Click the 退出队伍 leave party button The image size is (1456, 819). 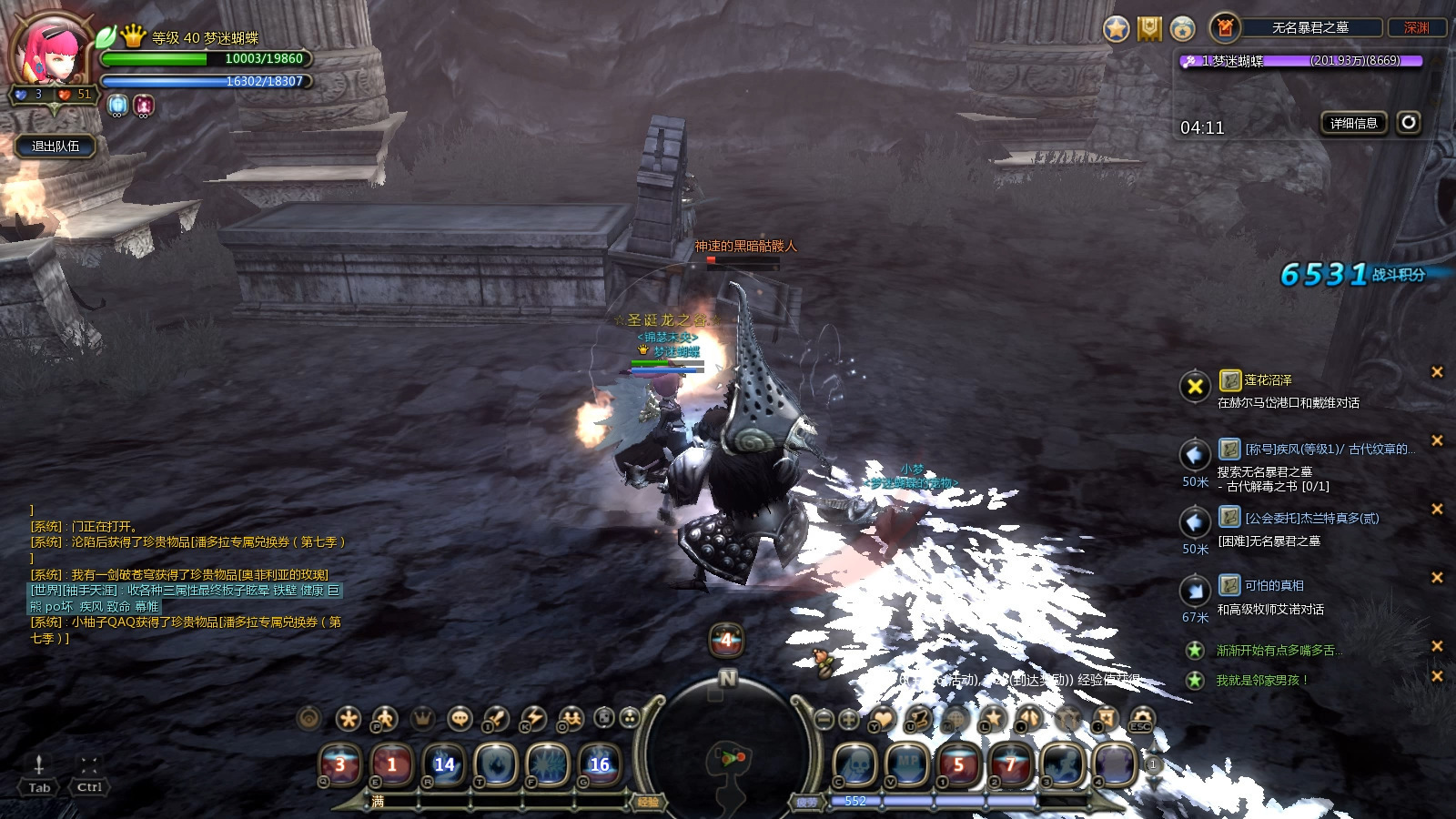(x=56, y=146)
